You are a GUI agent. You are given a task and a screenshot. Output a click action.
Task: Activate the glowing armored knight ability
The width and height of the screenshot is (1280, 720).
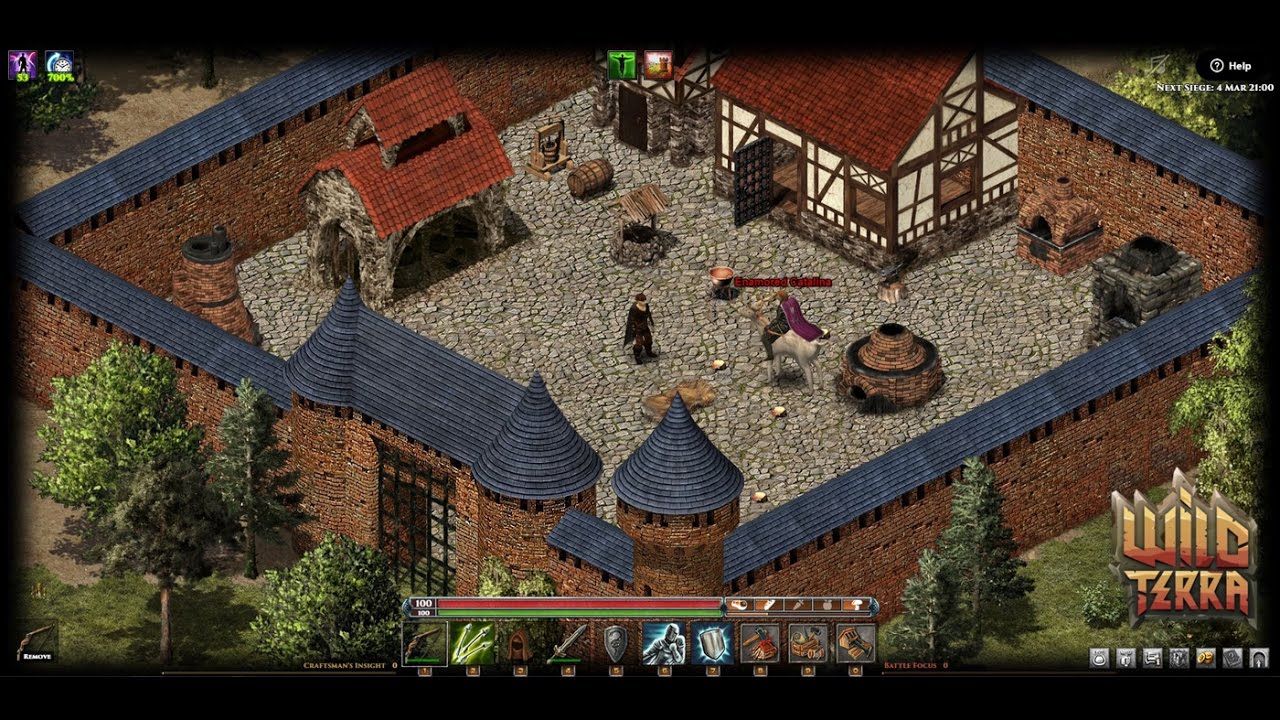[663, 644]
